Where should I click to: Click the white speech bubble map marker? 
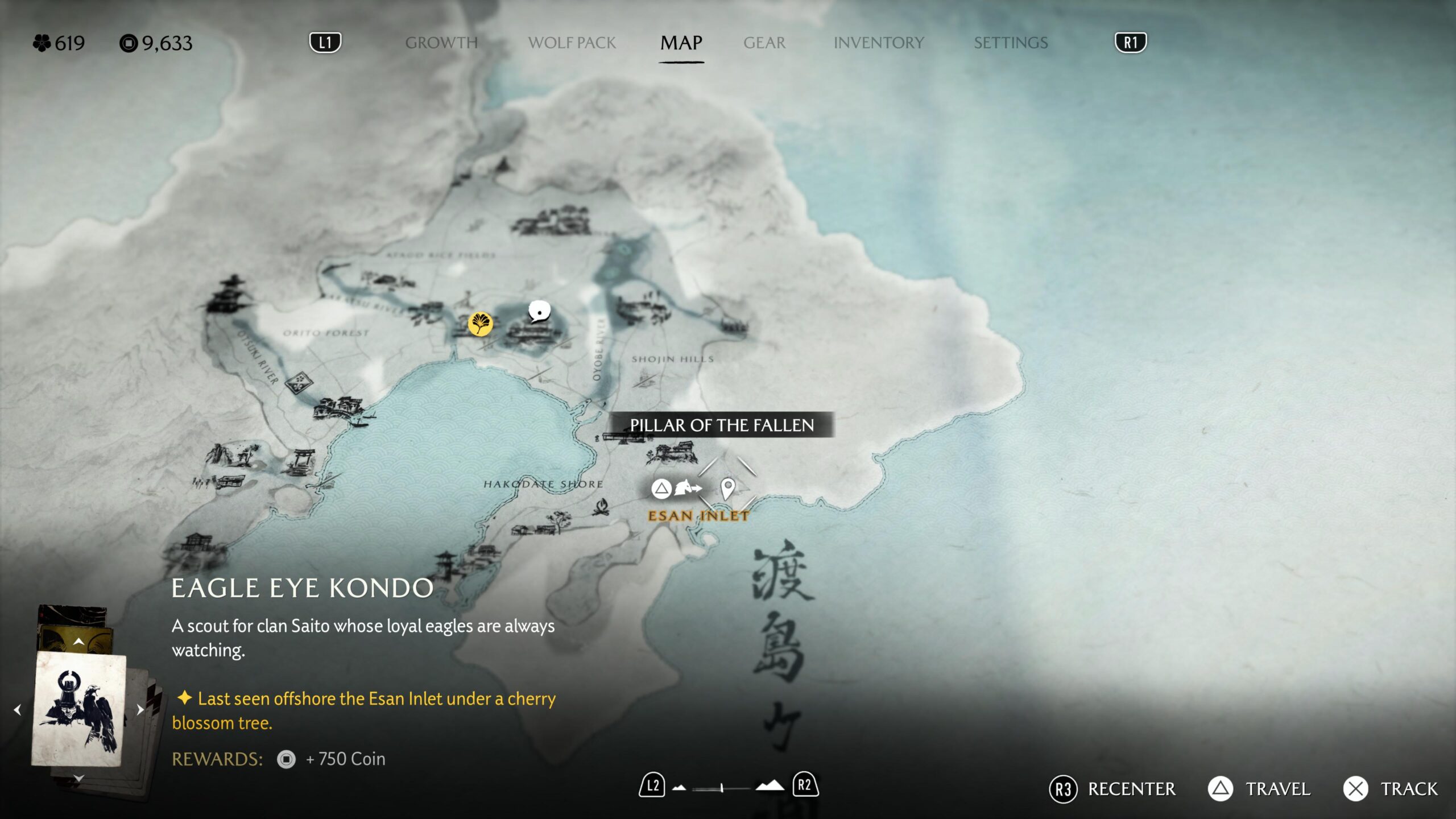click(539, 312)
